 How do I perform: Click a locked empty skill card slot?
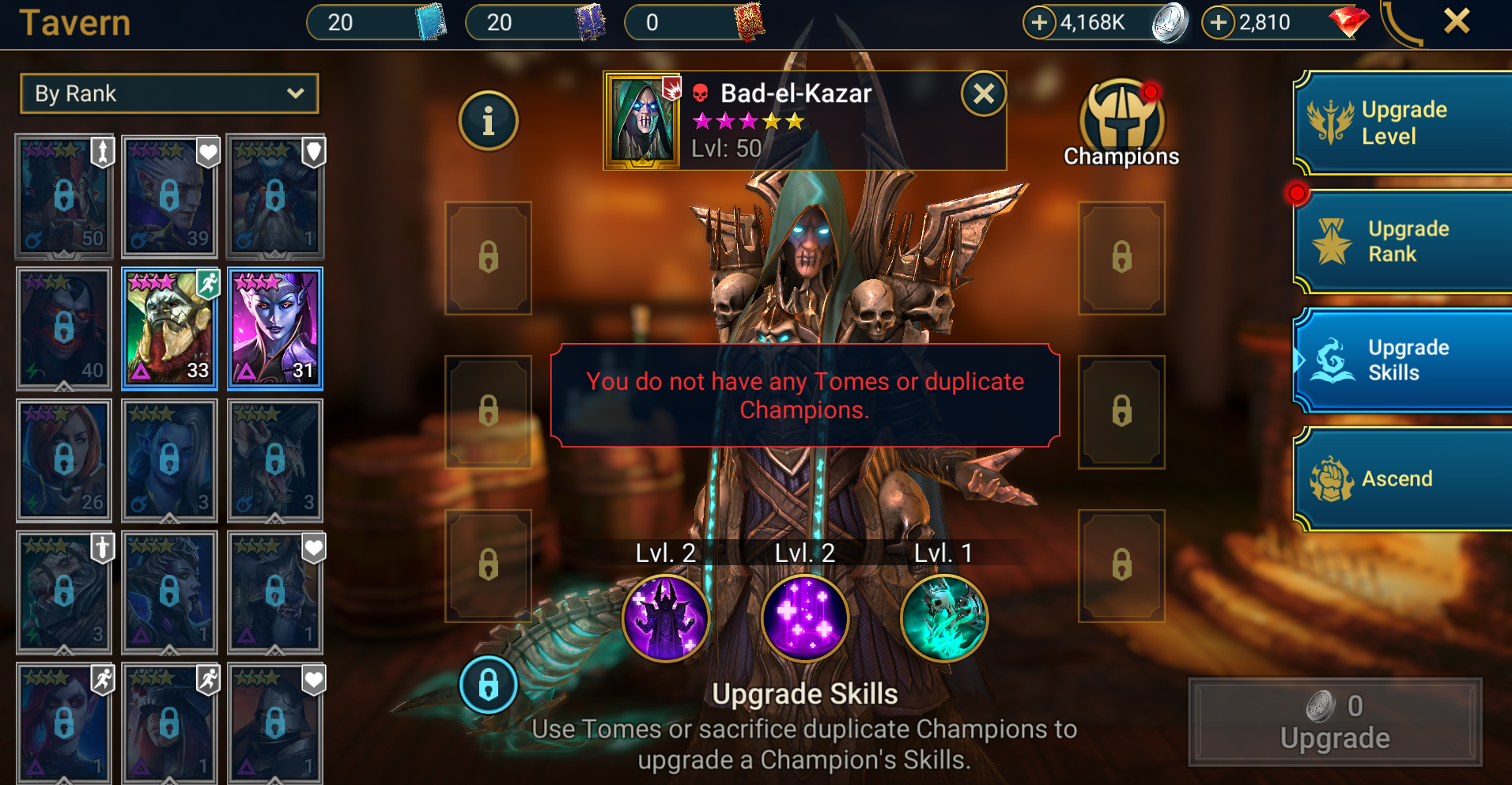point(488,258)
